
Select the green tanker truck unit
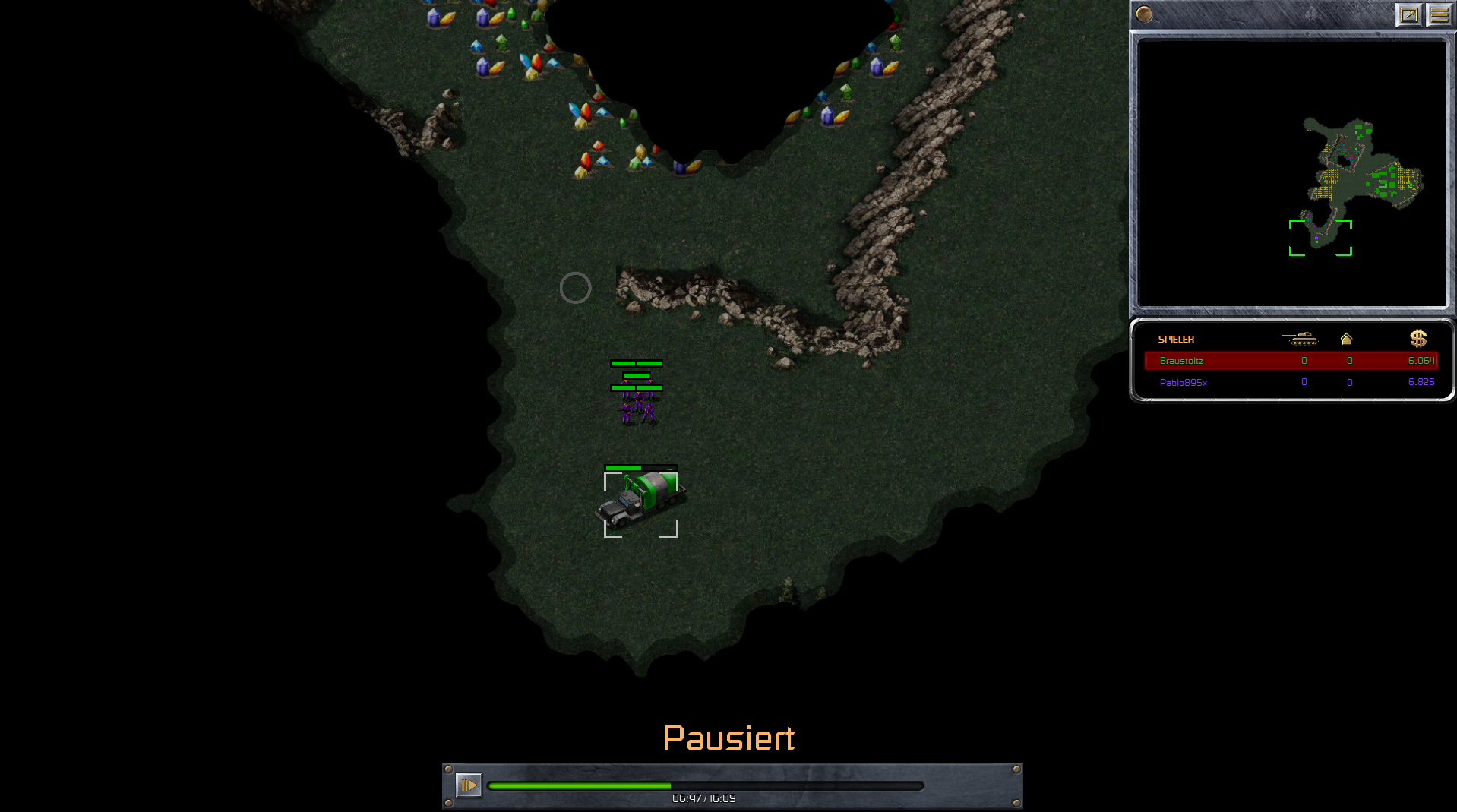[x=640, y=501]
